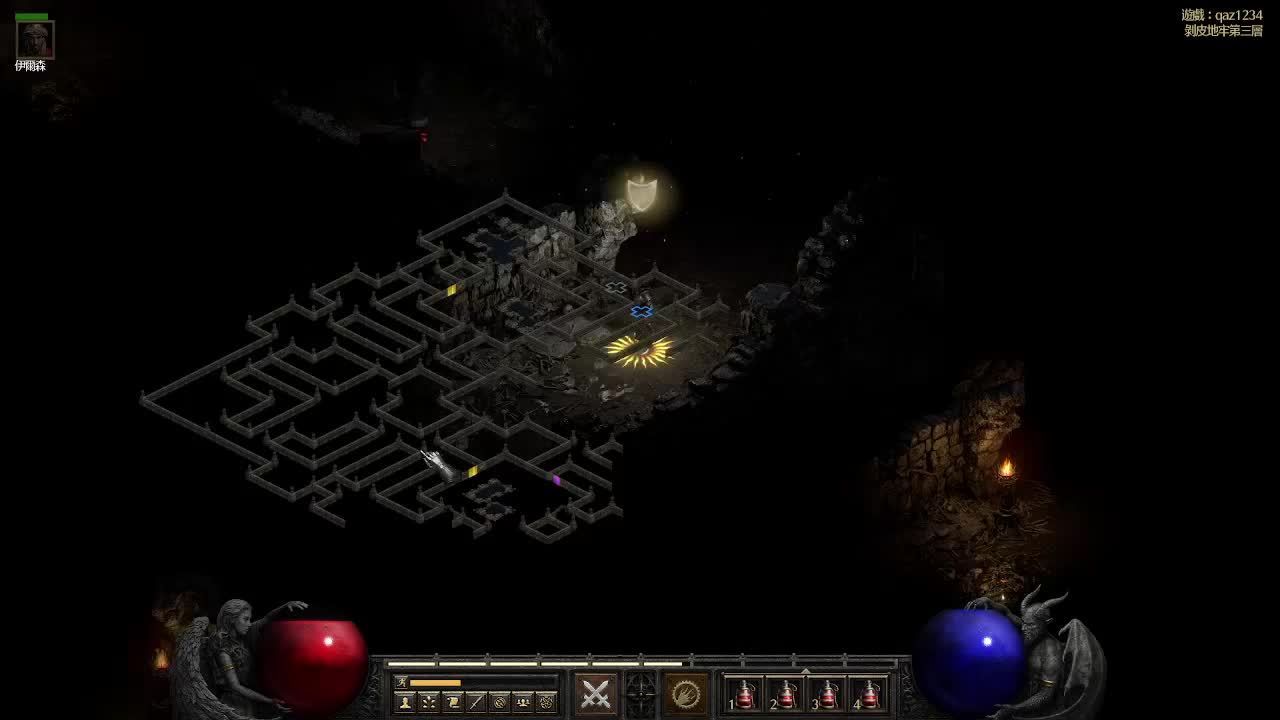Open the quest log scroll icon

tap(452, 702)
